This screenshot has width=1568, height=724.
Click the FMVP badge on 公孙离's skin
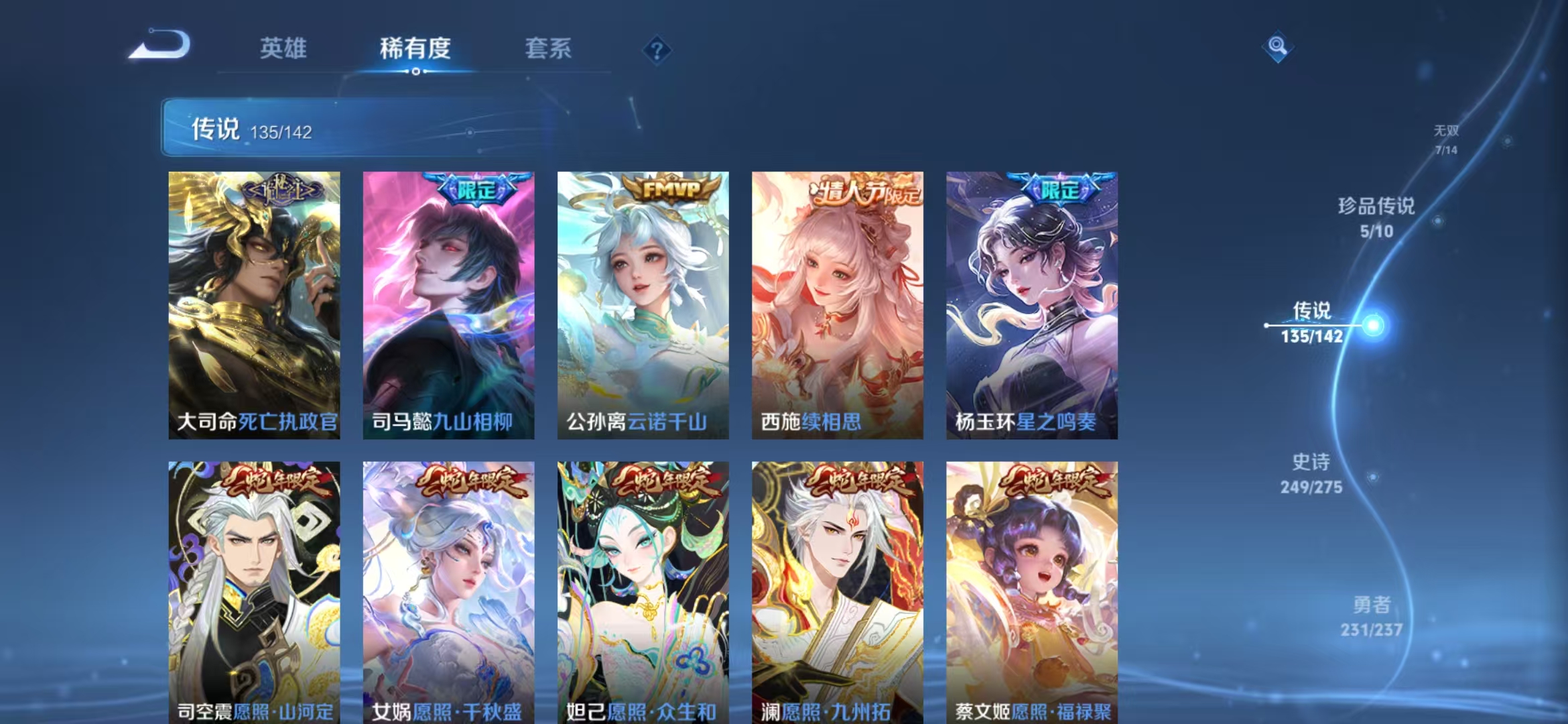pyautogui.click(x=667, y=189)
